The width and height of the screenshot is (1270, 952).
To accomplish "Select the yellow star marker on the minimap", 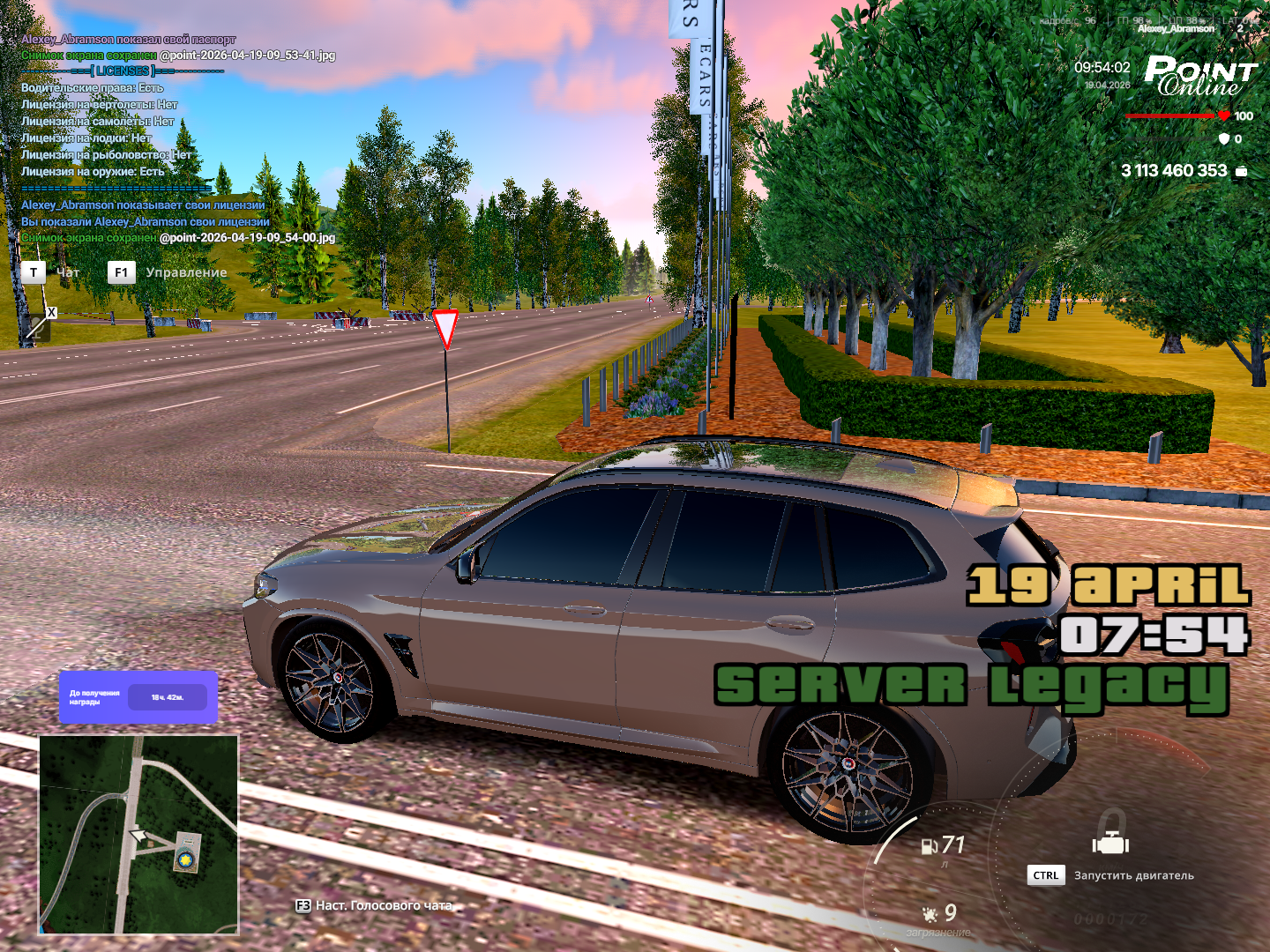I will (x=185, y=858).
